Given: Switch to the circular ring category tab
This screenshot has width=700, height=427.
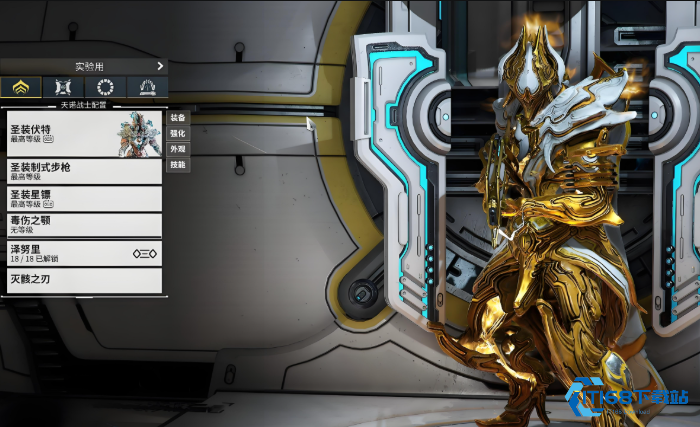Looking at the screenshot, I should 105,87.
